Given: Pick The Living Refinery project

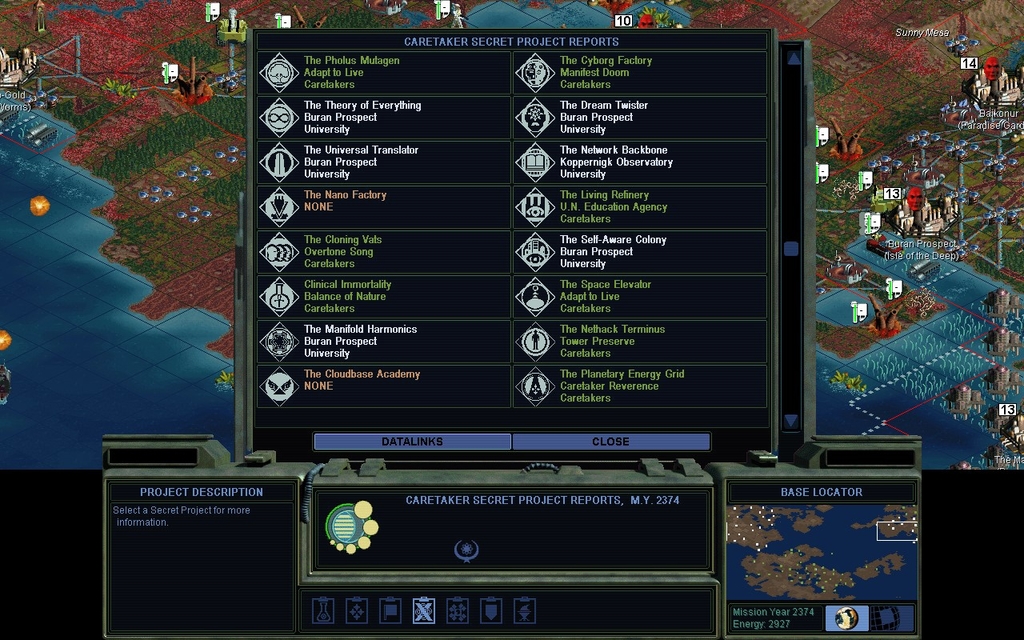Looking at the screenshot, I should pos(640,207).
